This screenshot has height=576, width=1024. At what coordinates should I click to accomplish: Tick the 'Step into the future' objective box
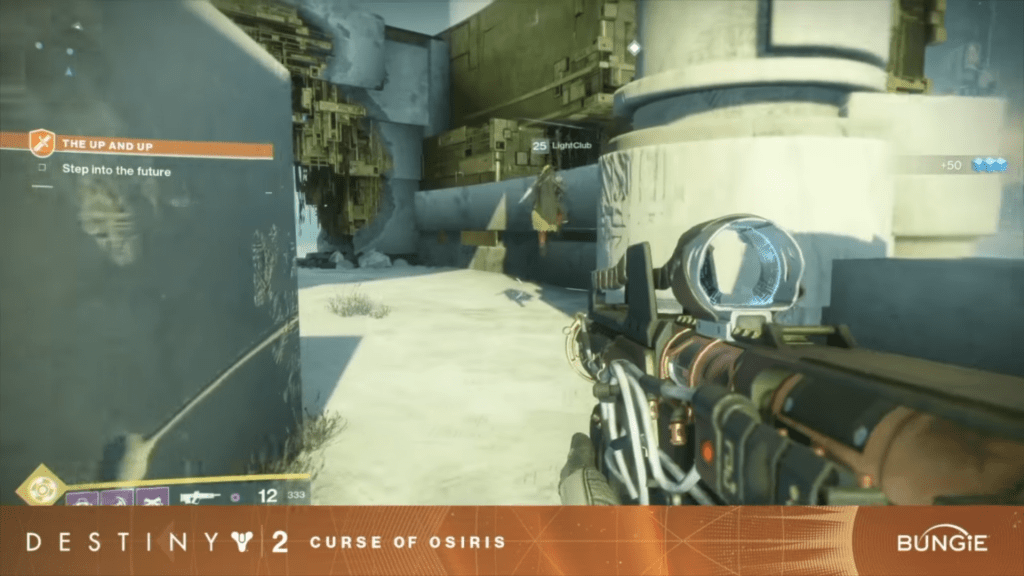[x=42, y=170]
